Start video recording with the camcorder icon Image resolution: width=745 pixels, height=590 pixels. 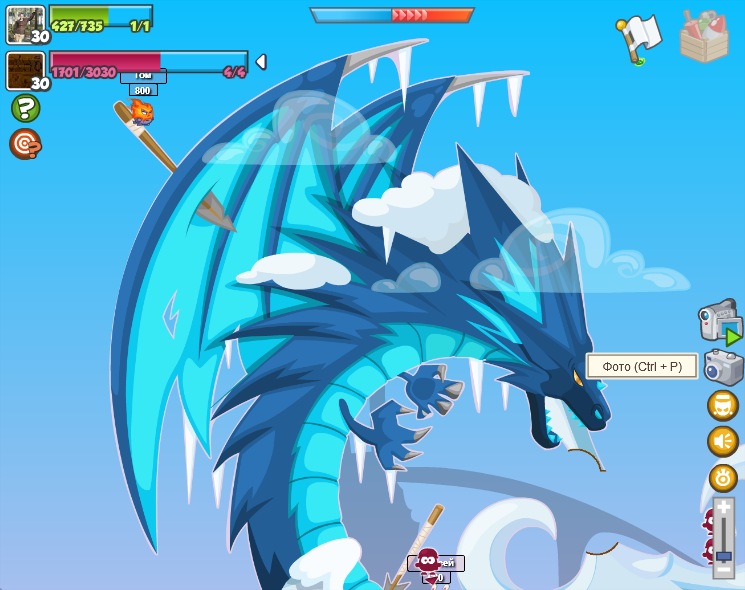[719, 323]
